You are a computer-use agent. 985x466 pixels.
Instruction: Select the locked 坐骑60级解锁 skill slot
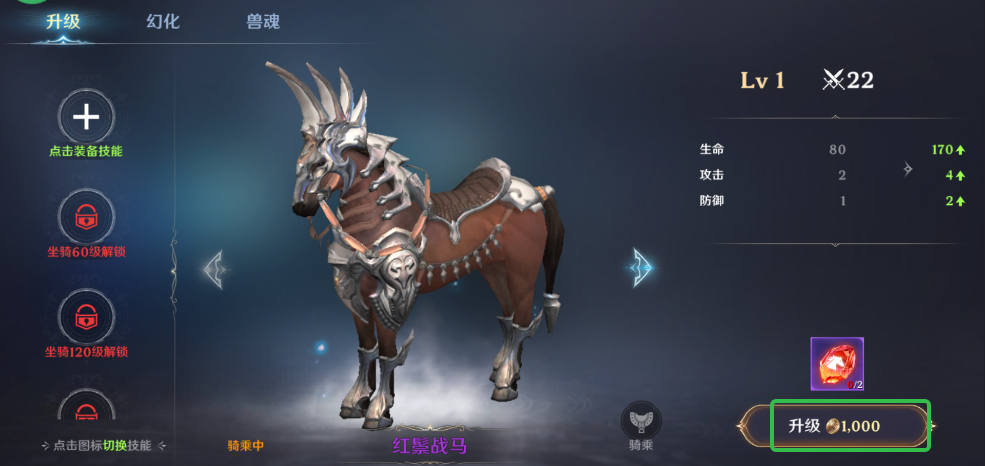[x=86, y=216]
